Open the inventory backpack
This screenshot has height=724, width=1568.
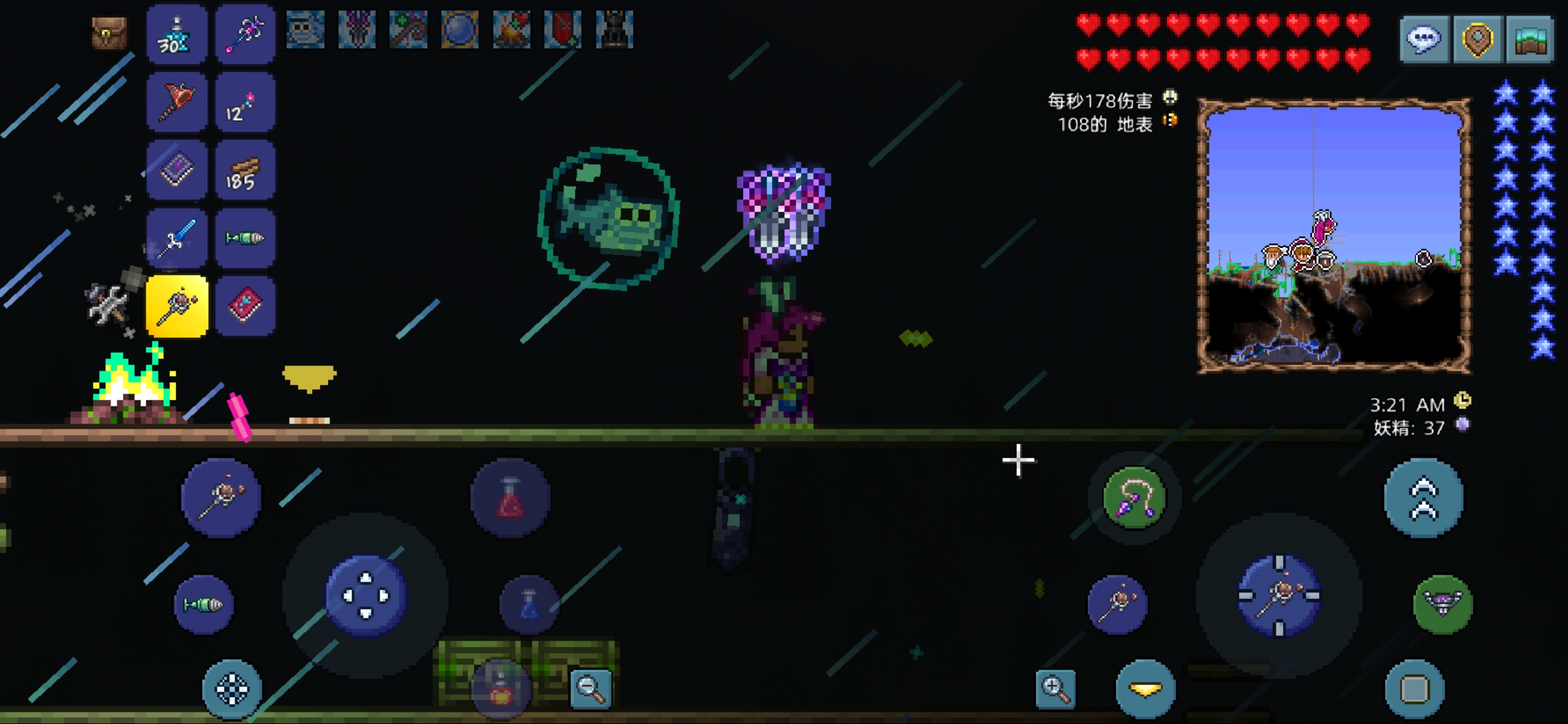(109, 33)
